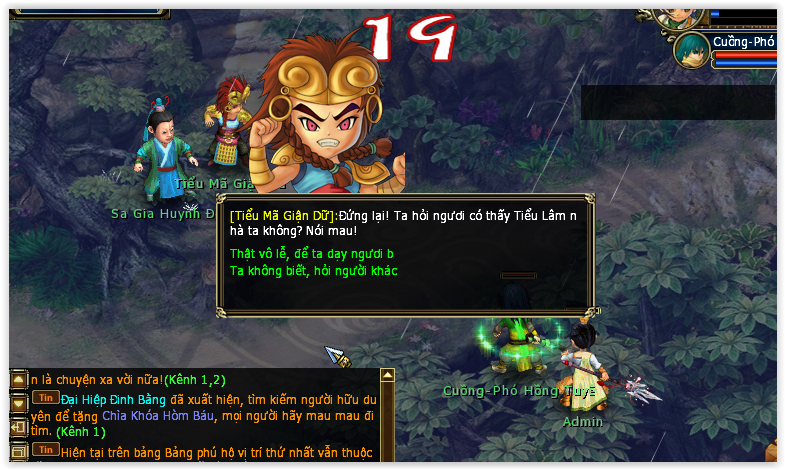The height and width of the screenshot is (470, 785).
Task: Choose reply "Ta không biết, hỏi người khác"
Action: [314, 271]
